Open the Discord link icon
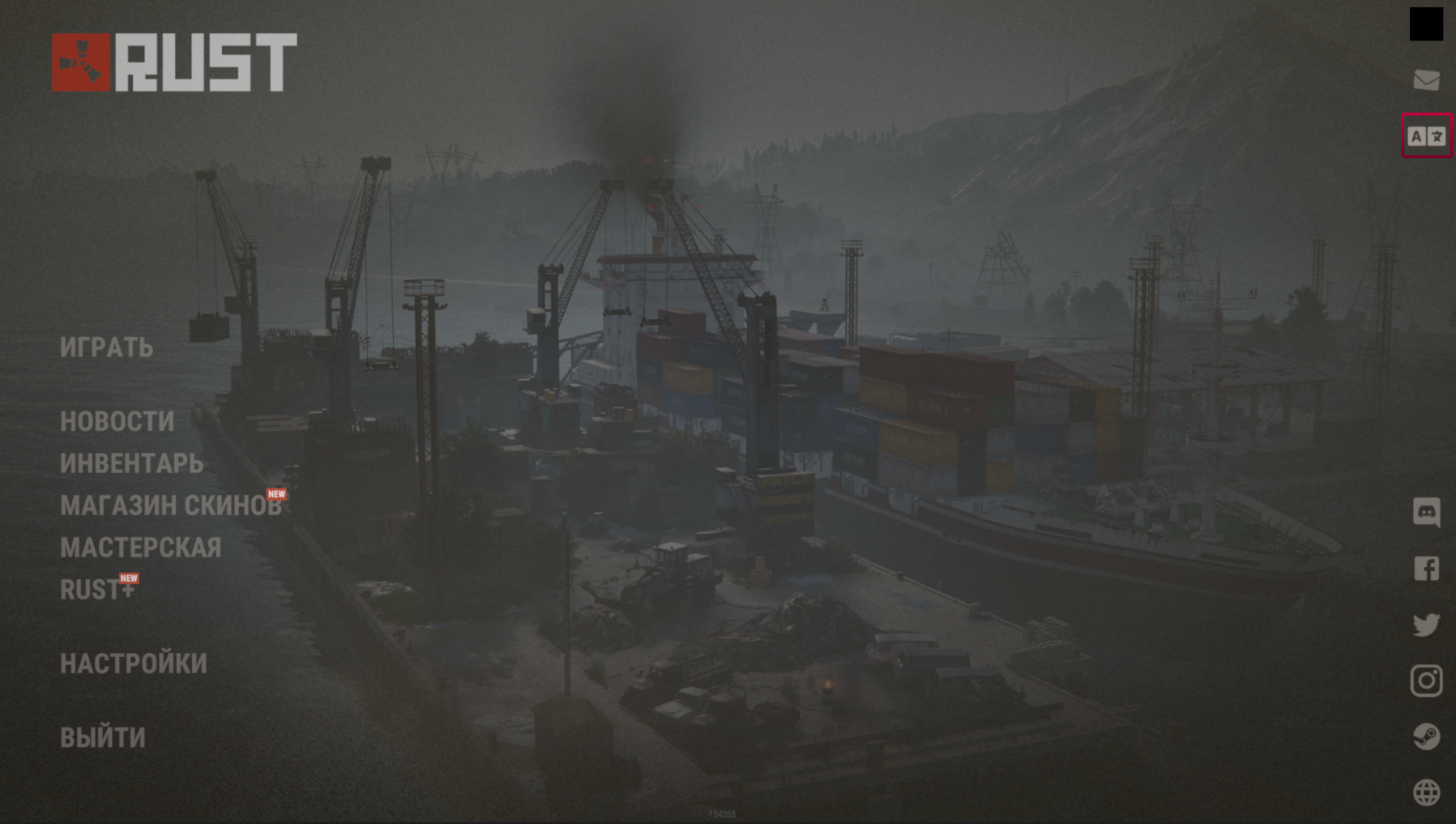The width and height of the screenshot is (1456, 824). 1426,512
